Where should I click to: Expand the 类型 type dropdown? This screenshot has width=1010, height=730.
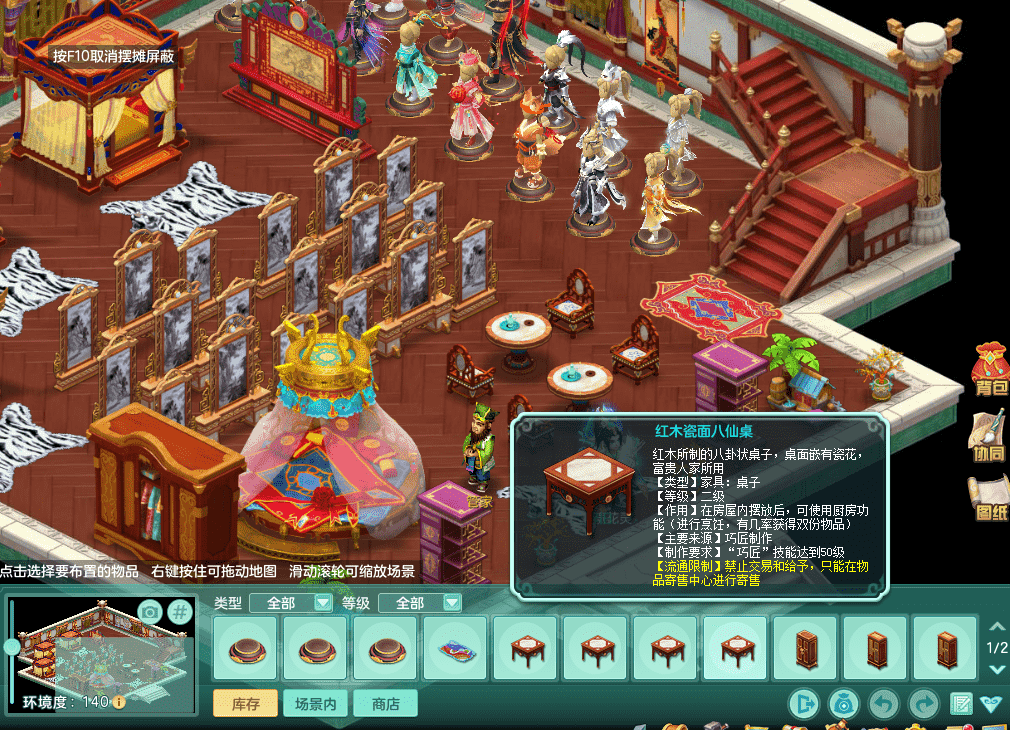[323, 603]
